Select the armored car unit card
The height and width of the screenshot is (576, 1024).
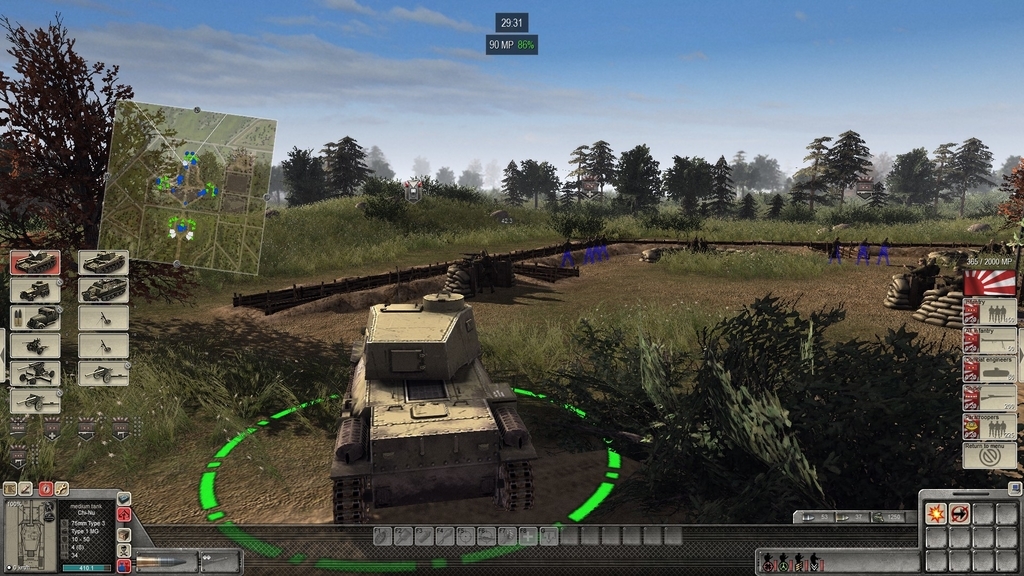point(35,291)
